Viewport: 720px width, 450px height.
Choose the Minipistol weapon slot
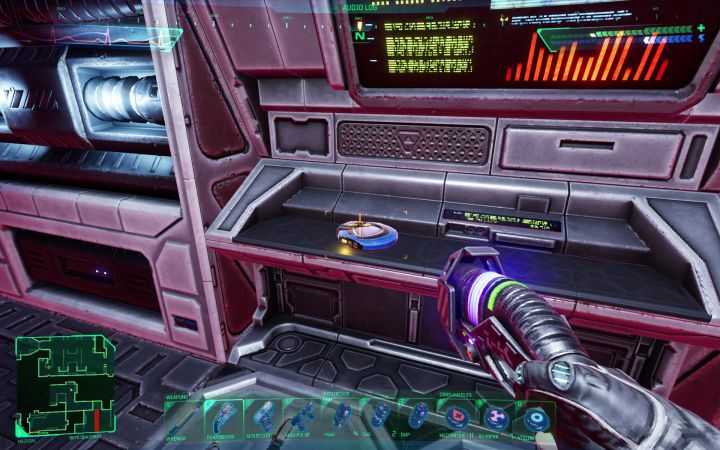point(265,416)
